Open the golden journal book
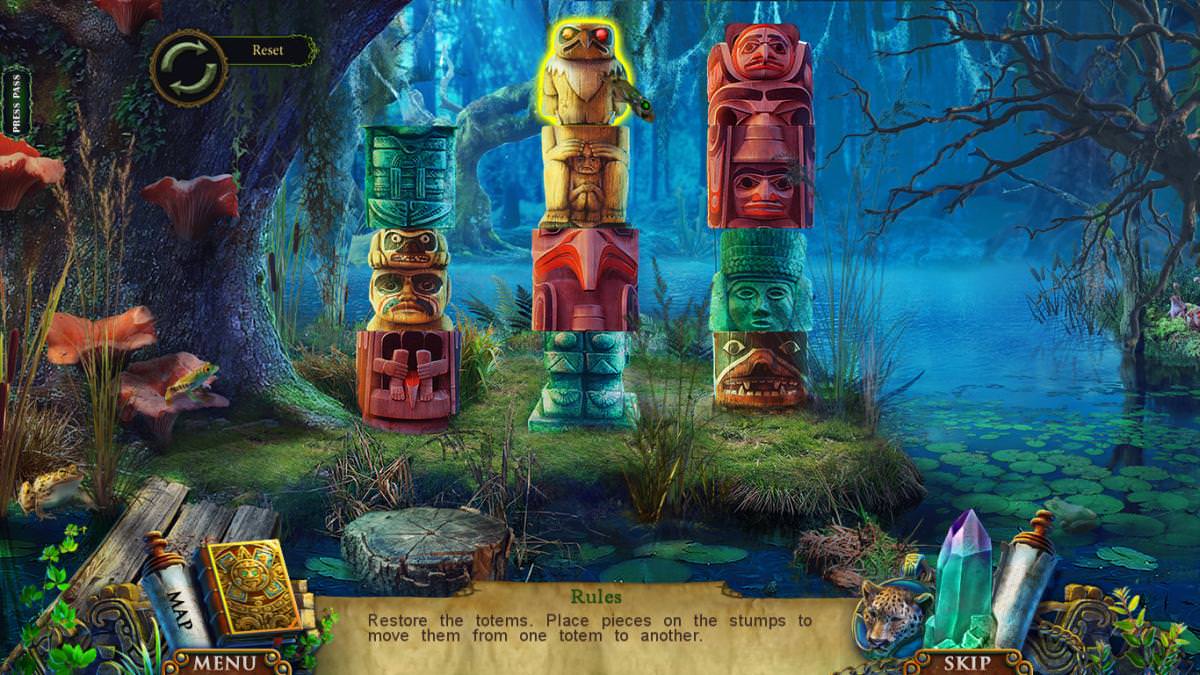Image resolution: width=1200 pixels, height=675 pixels. [245, 590]
